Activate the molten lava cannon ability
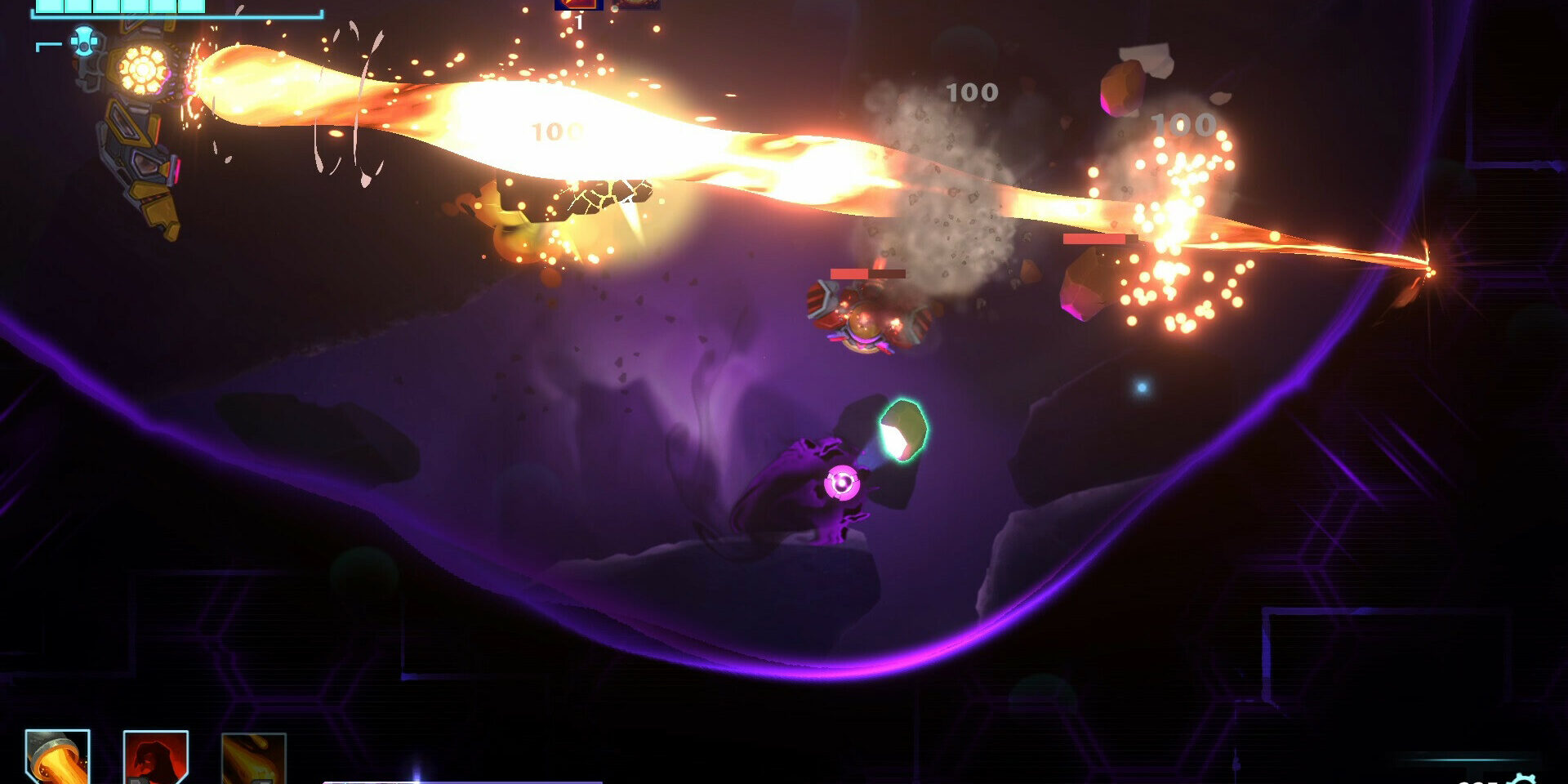The width and height of the screenshot is (1568, 784). pos(57,758)
